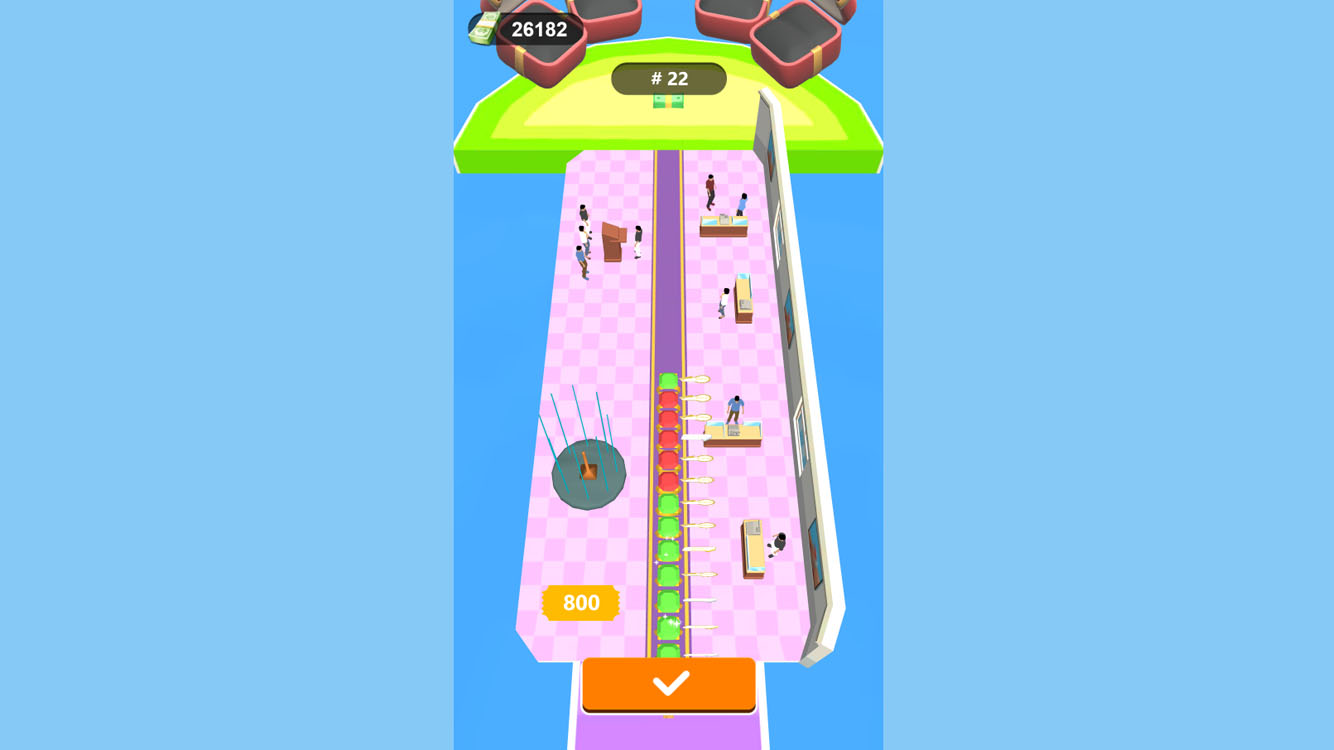Tap the money counter showing 26182
This screenshot has height=750, width=1334.
[538, 28]
